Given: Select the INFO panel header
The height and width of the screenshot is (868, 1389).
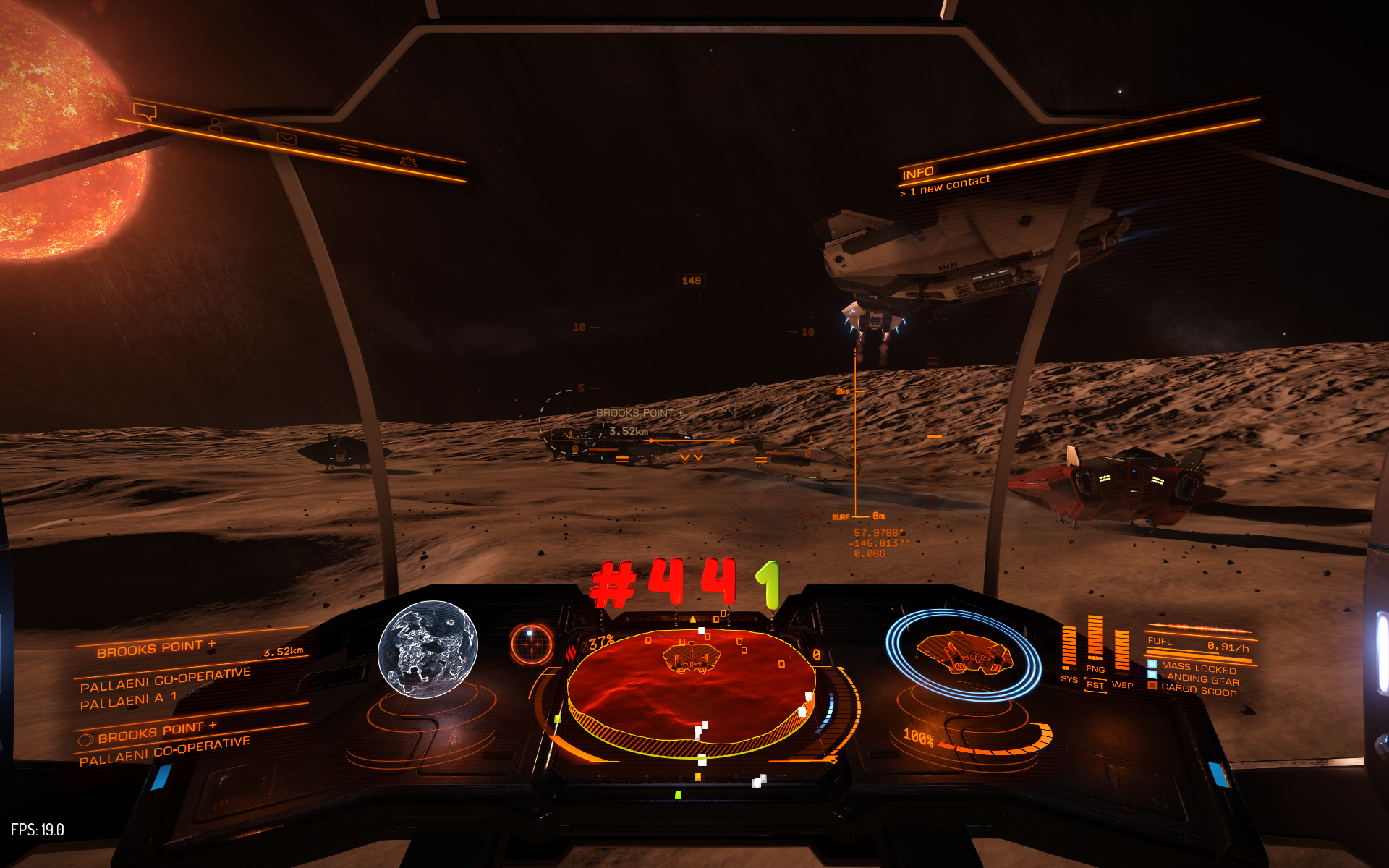Looking at the screenshot, I should (918, 173).
